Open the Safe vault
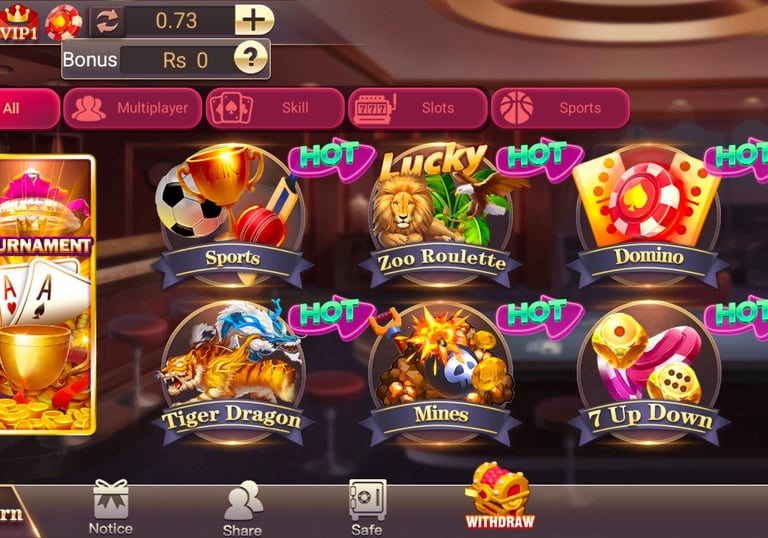 coord(367,506)
